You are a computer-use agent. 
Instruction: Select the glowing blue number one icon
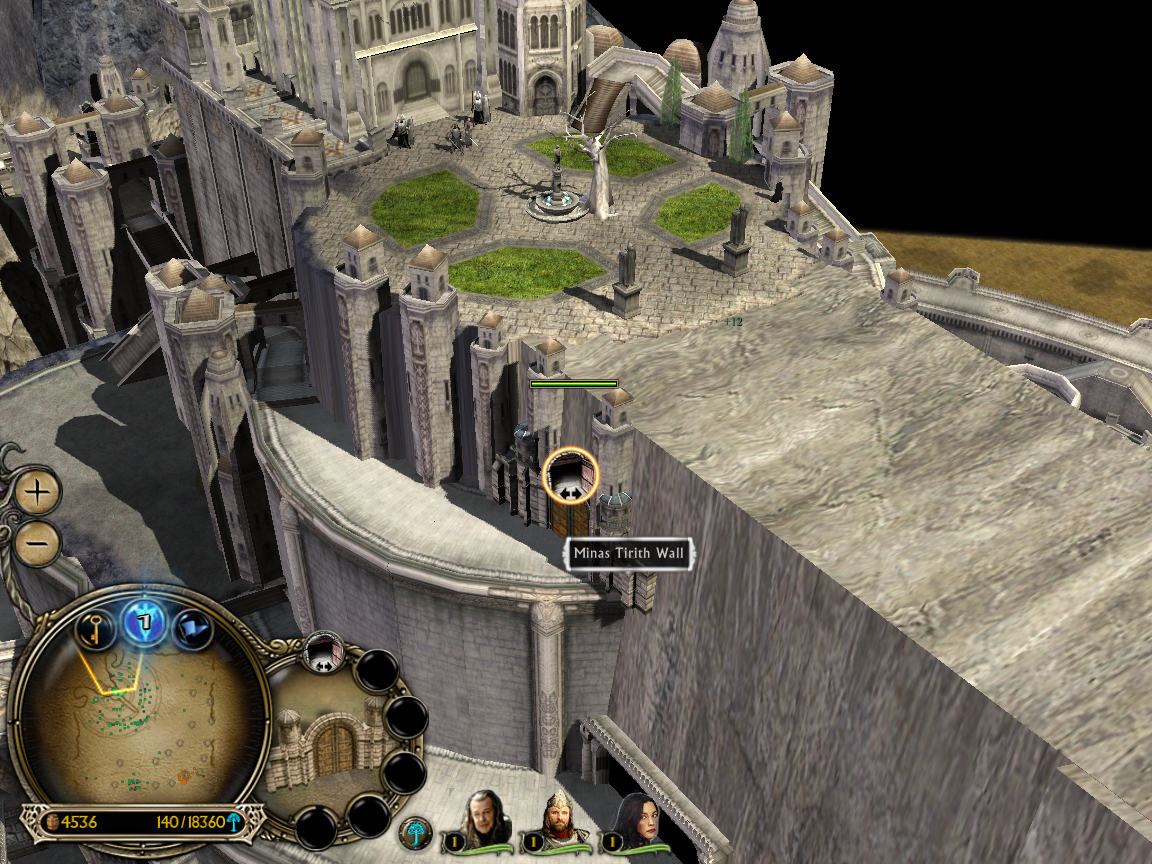[x=143, y=623]
